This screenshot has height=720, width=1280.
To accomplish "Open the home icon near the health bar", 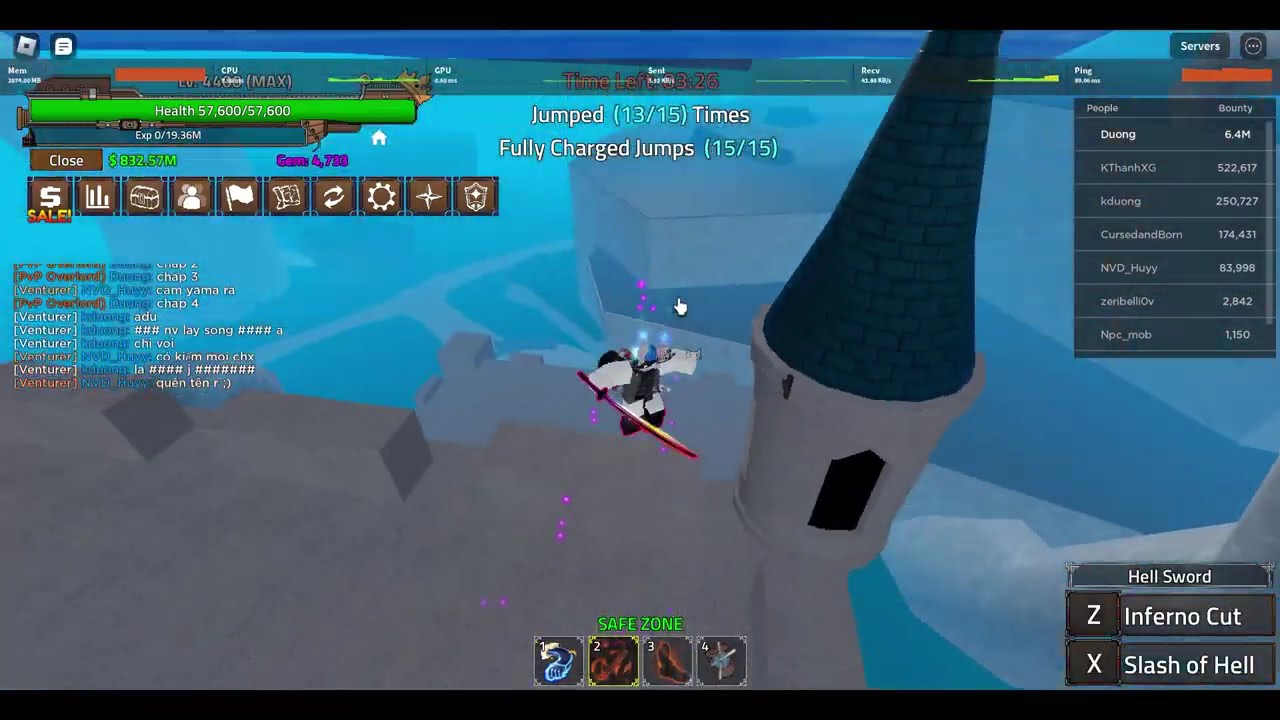I will [x=379, y=138].
